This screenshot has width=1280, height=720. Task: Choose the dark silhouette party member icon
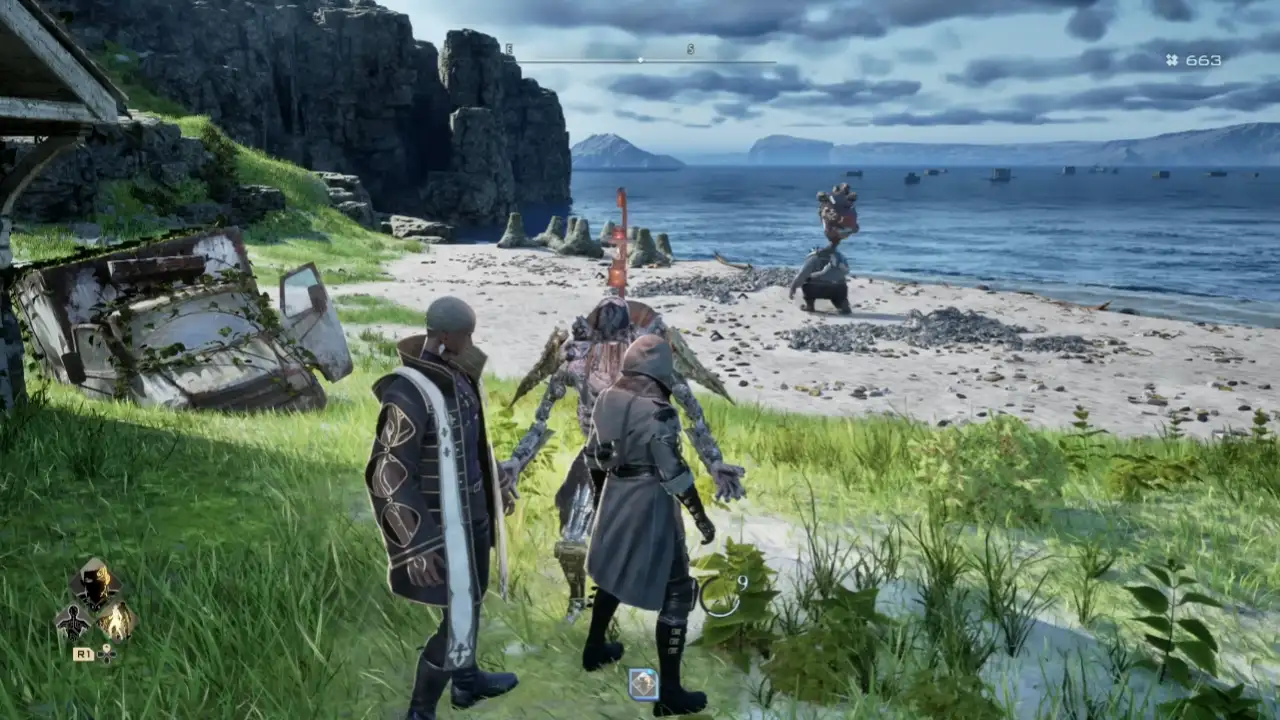click(73, 624)
